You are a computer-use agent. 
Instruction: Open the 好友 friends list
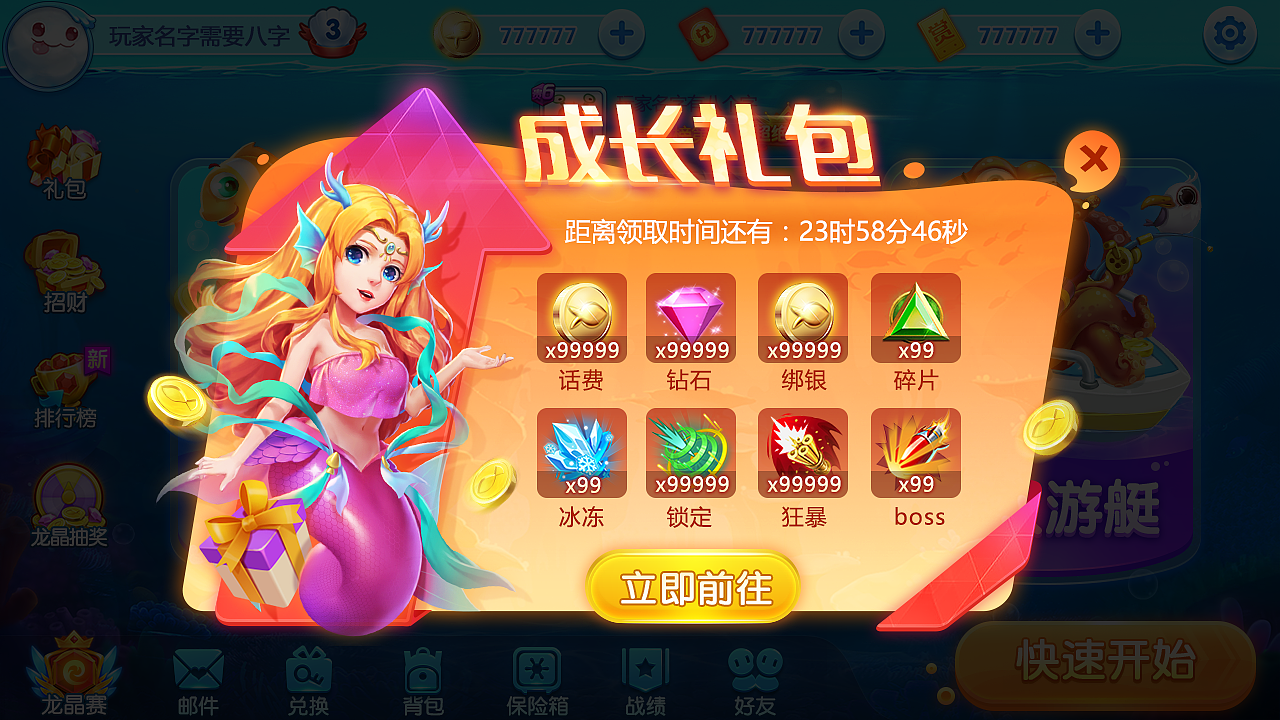pyautogui.click(x=757, y=670)
